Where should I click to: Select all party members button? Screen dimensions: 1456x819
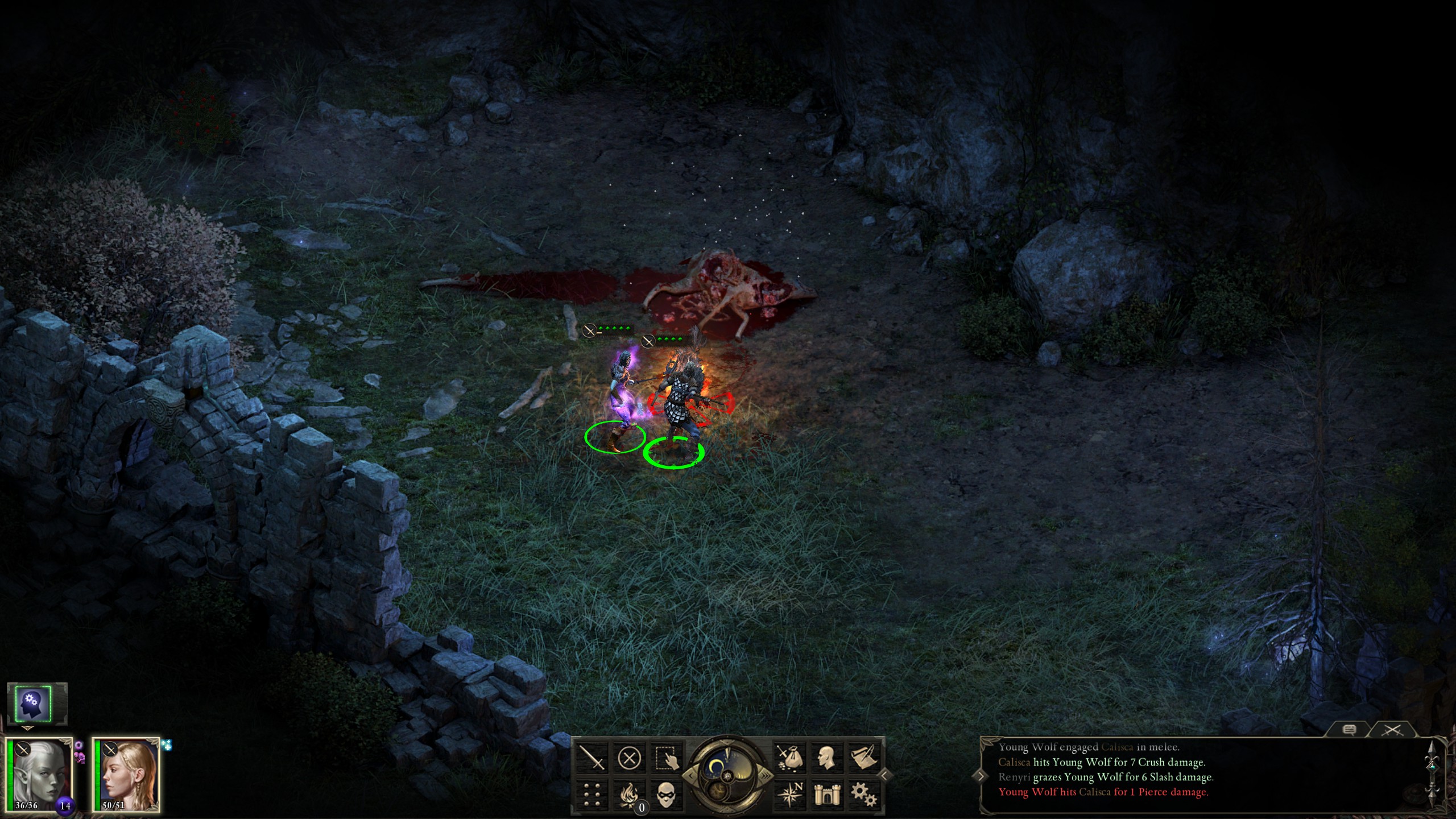click(x=665, y=758)
